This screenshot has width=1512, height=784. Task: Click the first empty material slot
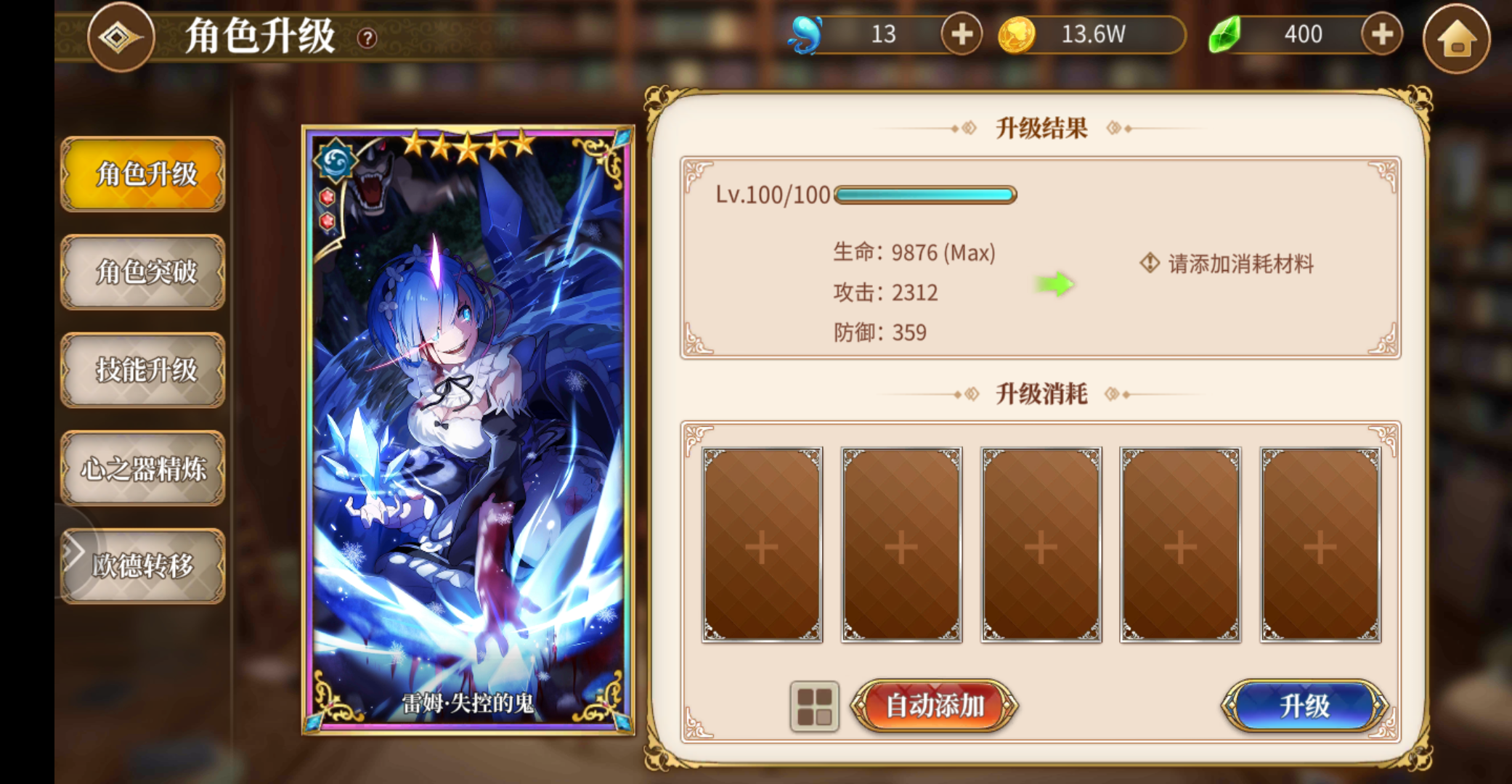[762, 547]
